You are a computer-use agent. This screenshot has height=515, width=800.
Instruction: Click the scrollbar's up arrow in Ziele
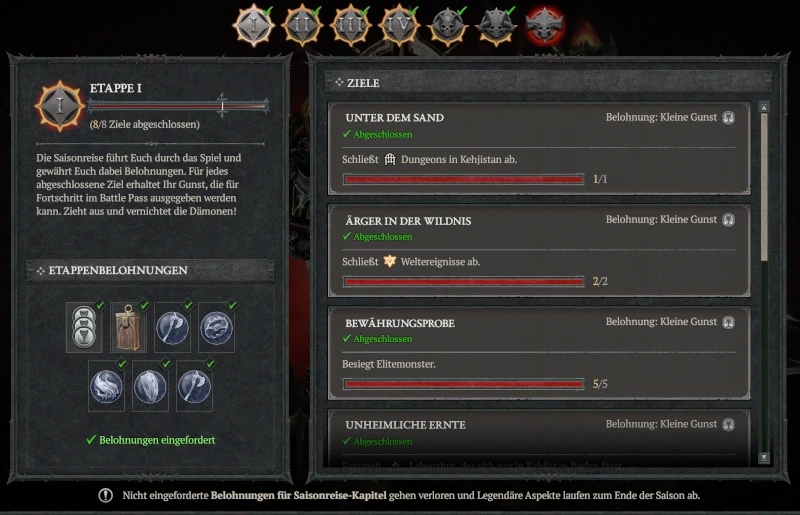765,105
